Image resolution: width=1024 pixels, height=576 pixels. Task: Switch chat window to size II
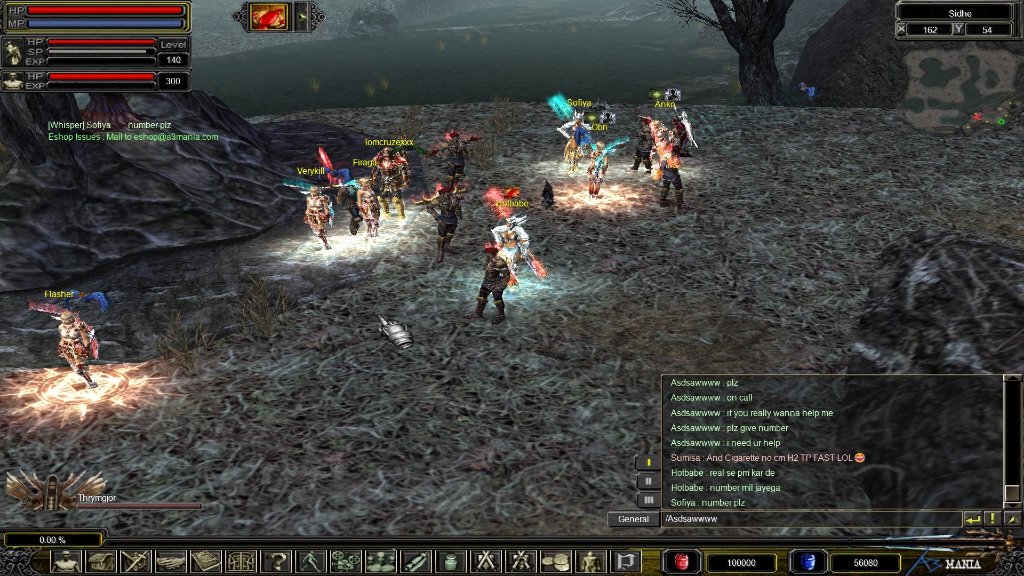click(648, 481)
